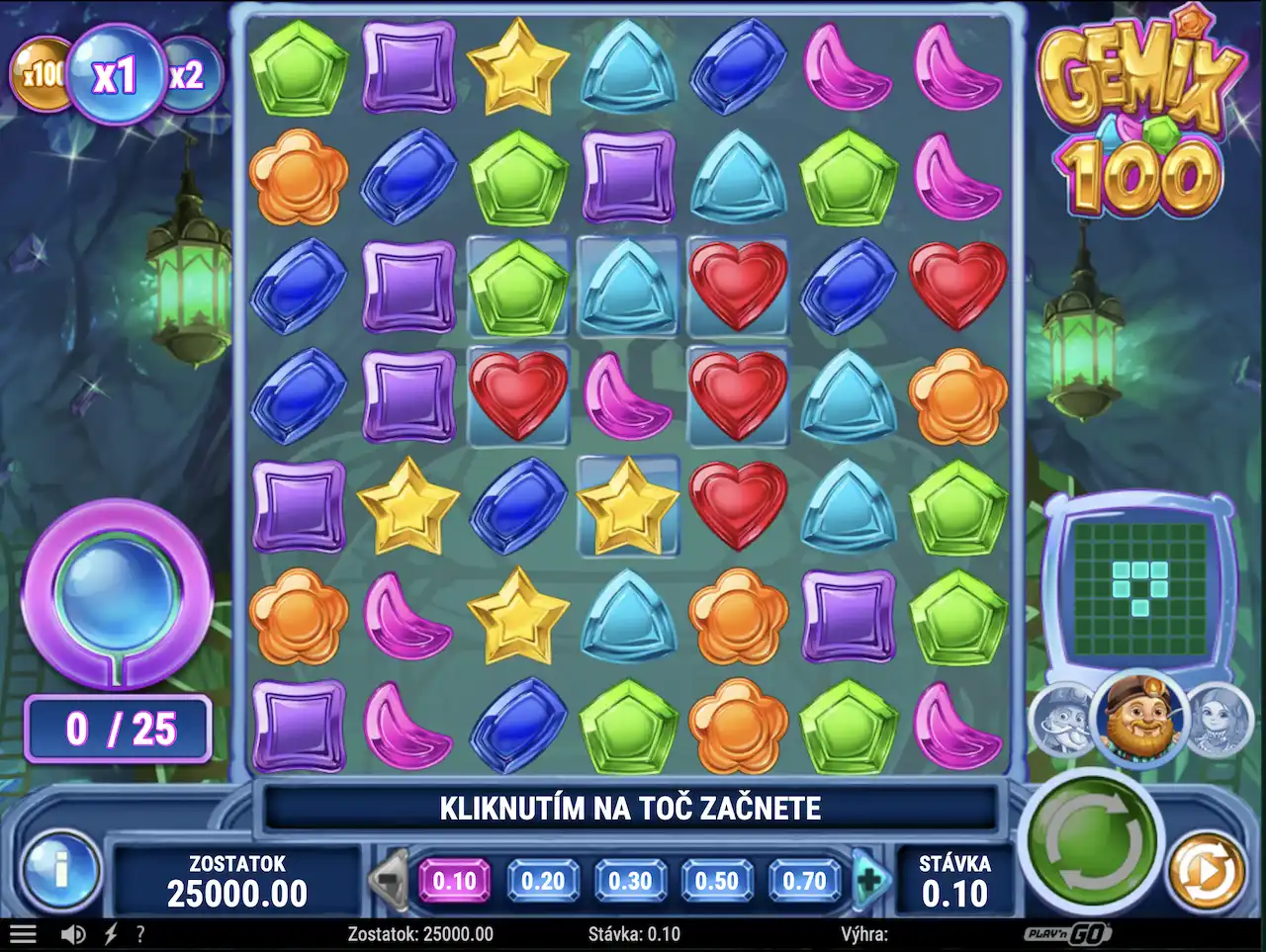This screenshot has width=1266, height=952.
Task: Increase the bet with the plus arrow
Action: (871, 879)
